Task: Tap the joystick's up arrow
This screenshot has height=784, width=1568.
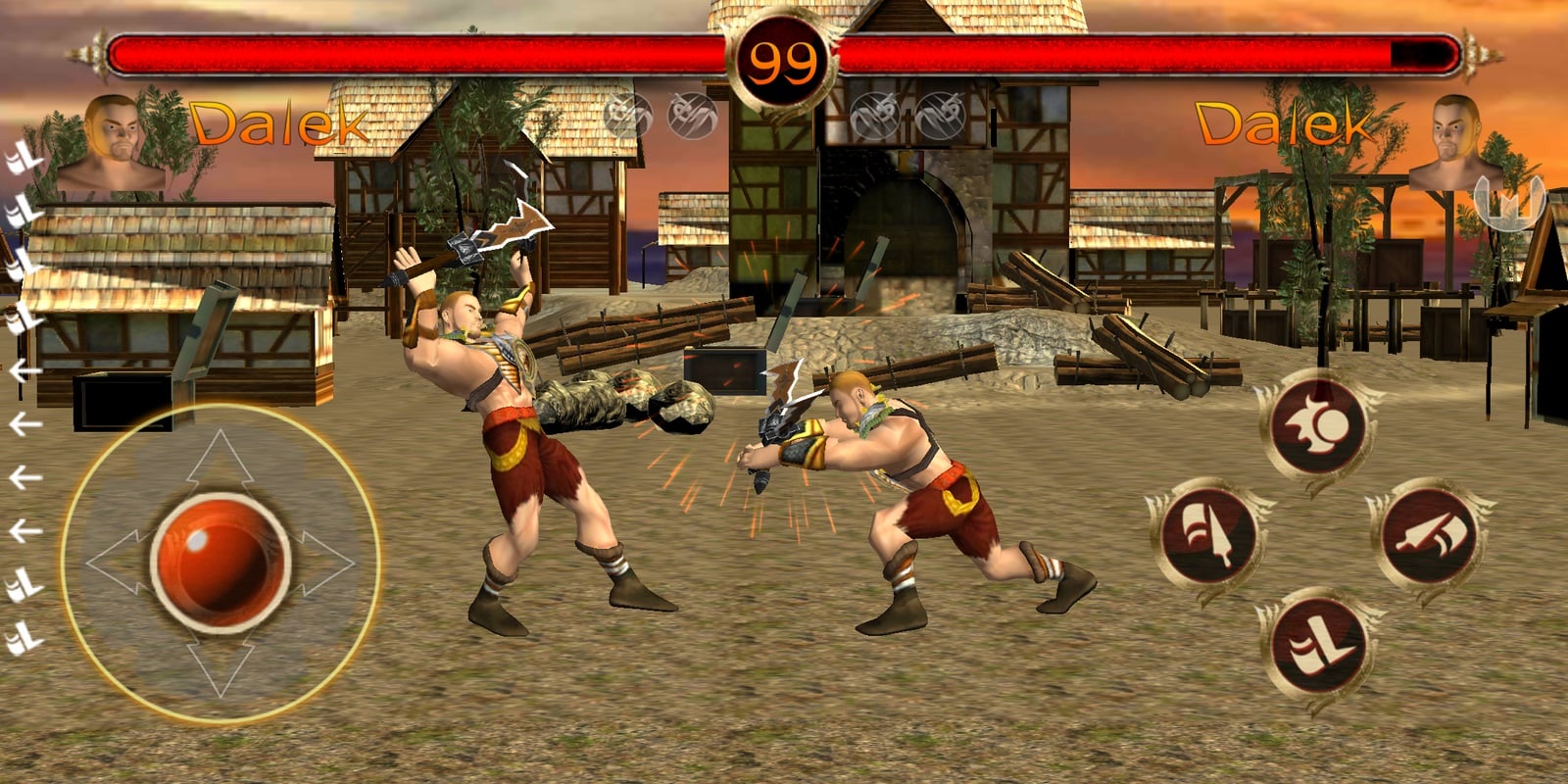Action: (x=220, y=461)
